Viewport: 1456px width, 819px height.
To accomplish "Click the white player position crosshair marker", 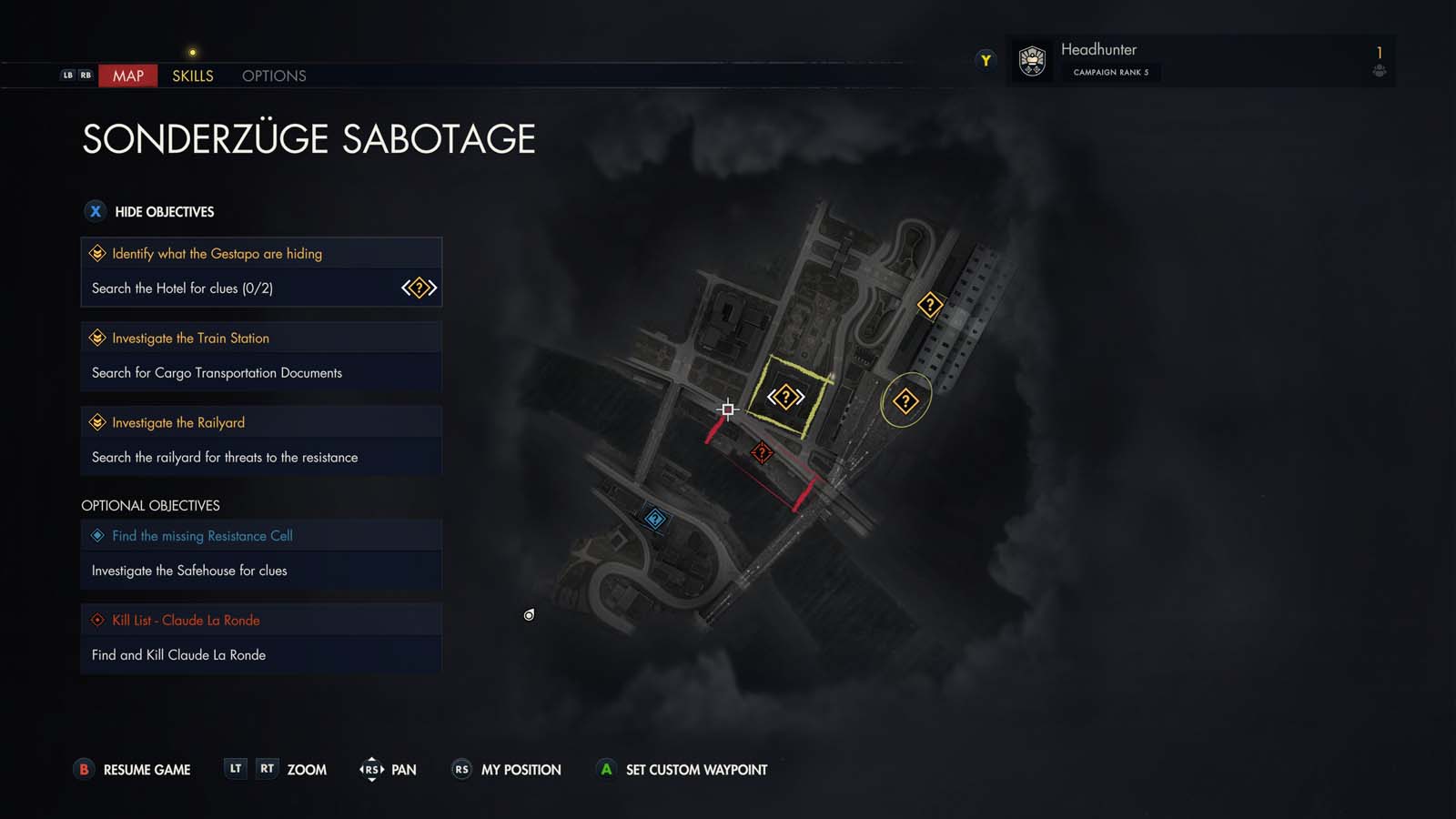I will tap(727, 409).
